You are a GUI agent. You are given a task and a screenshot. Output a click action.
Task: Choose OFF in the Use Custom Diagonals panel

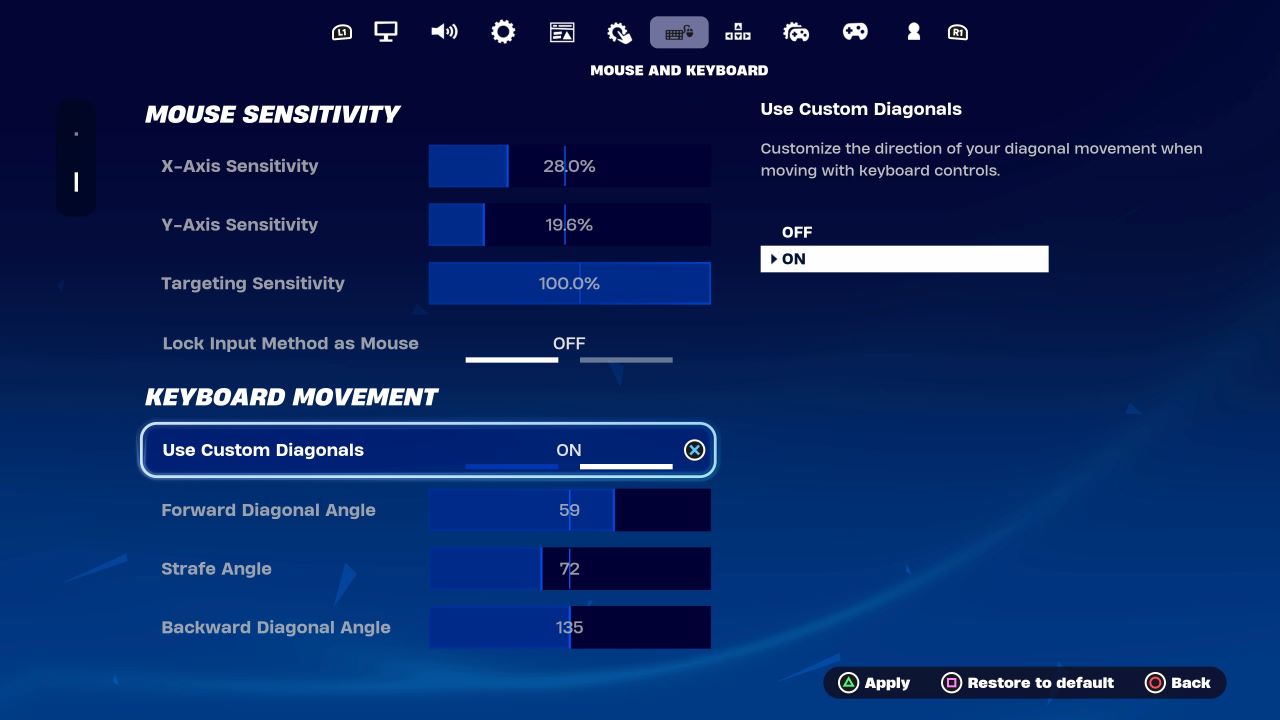pyautogui.click(x=797, y=231)
